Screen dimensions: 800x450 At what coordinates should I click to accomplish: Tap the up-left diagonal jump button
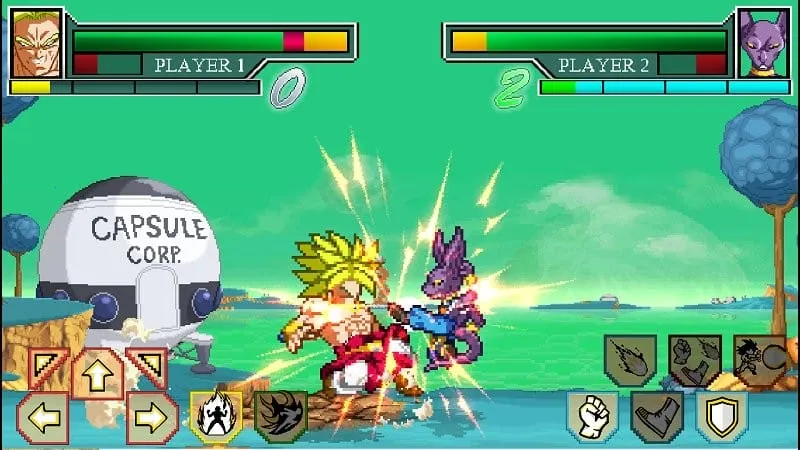click(46, 368)
